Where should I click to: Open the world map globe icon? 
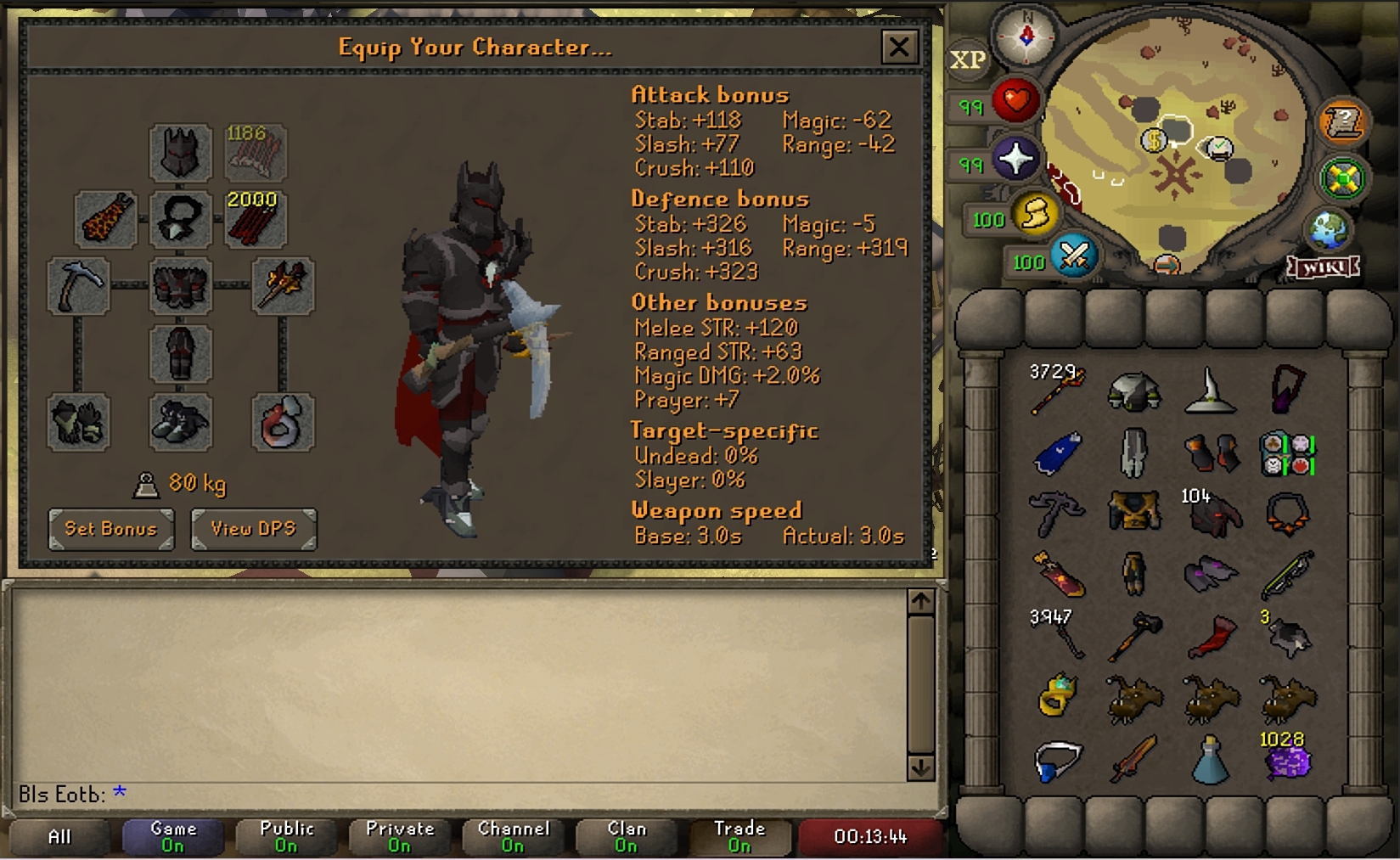1330,228
